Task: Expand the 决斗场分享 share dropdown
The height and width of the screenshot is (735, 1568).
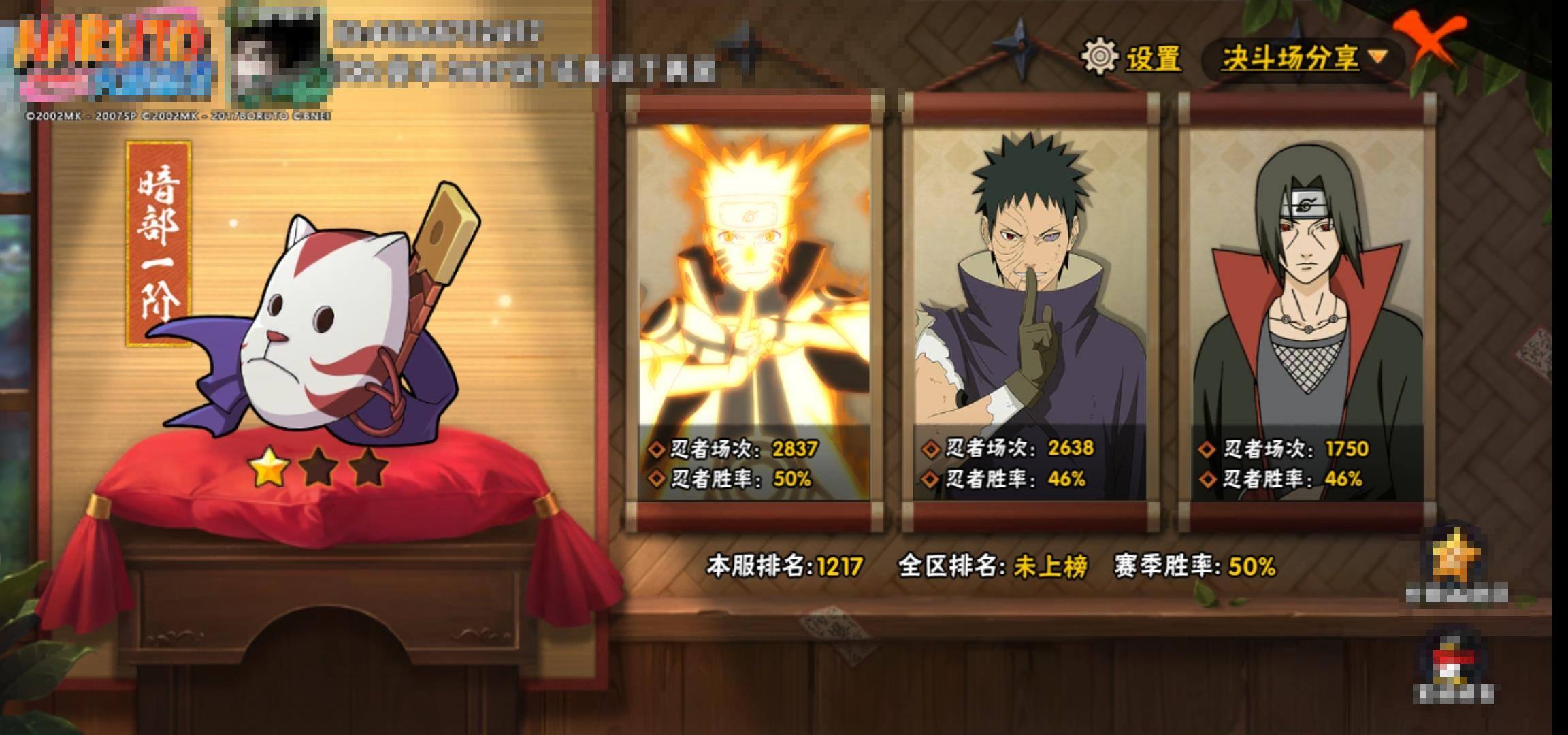Action: (1303, 59)
